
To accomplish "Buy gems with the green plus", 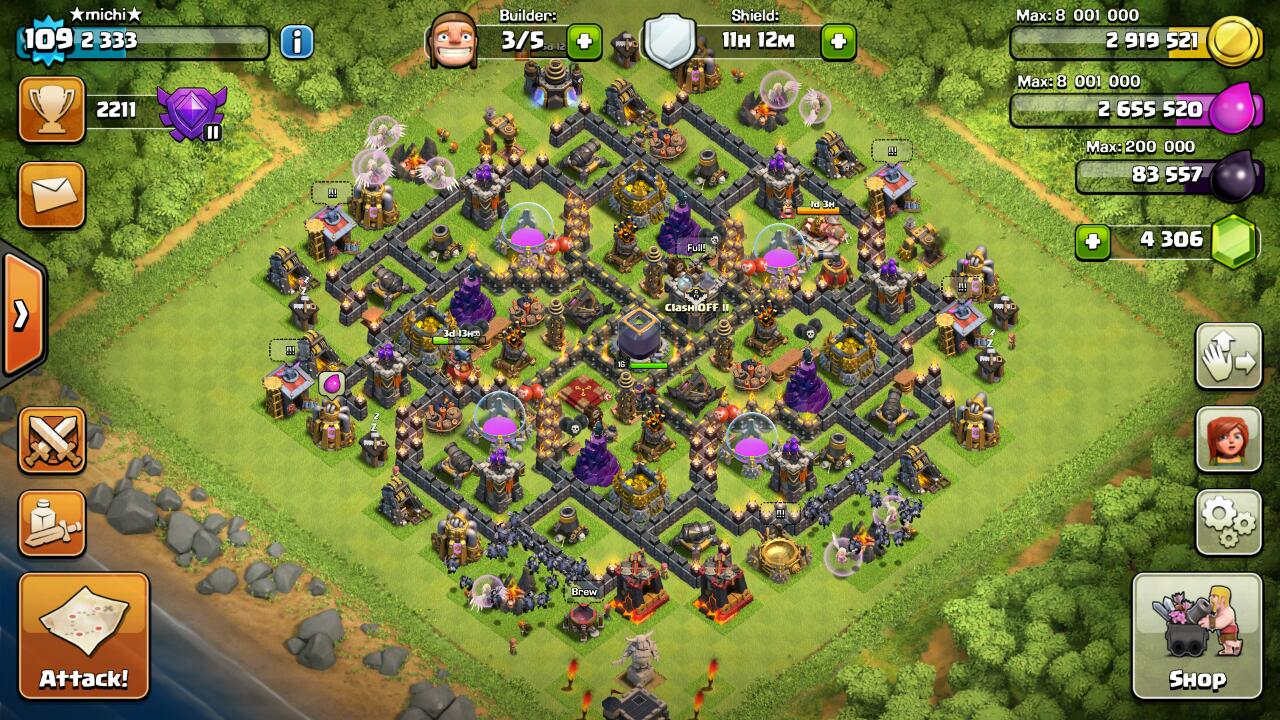I will pos(1093,242).
